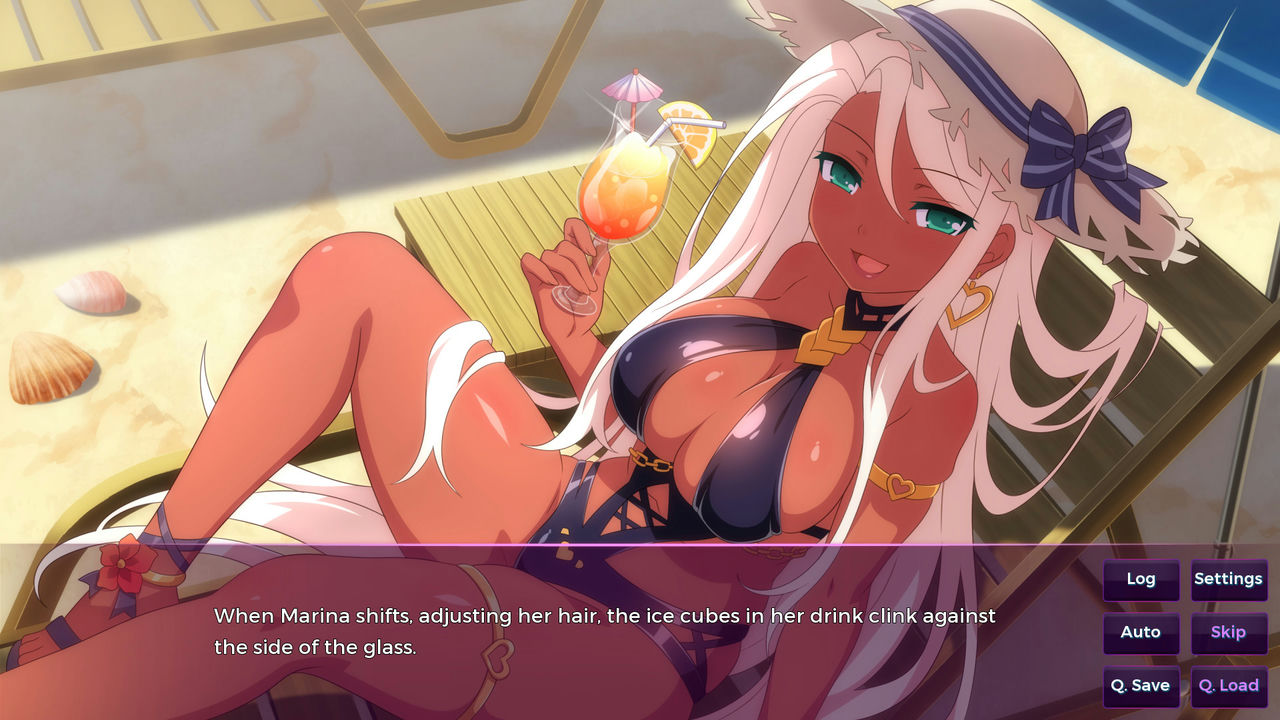Click Q. Save to store current progress
The height and width of the screenshot is (720, 1280).
[x=1141, y=686]
